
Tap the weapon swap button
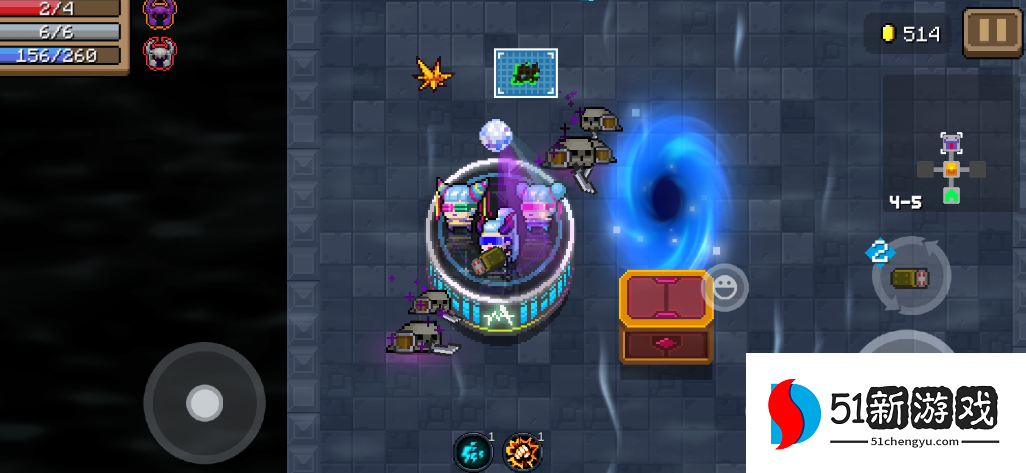point(910,277)
